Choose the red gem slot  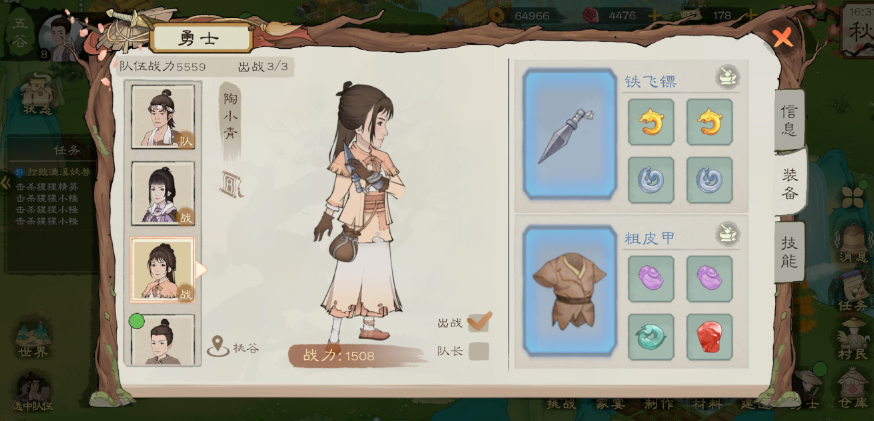(x=709, y=337)
